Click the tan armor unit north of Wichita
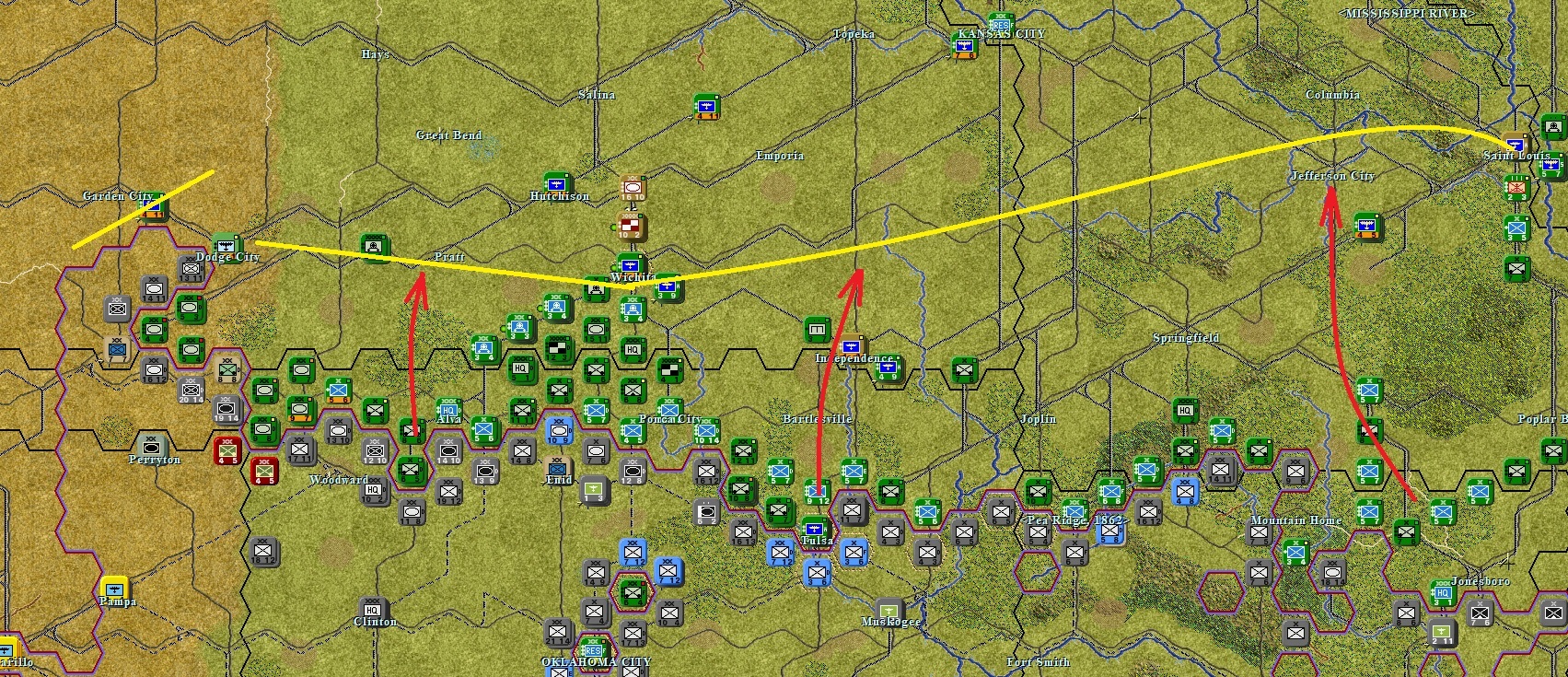 tap(633, 187)
